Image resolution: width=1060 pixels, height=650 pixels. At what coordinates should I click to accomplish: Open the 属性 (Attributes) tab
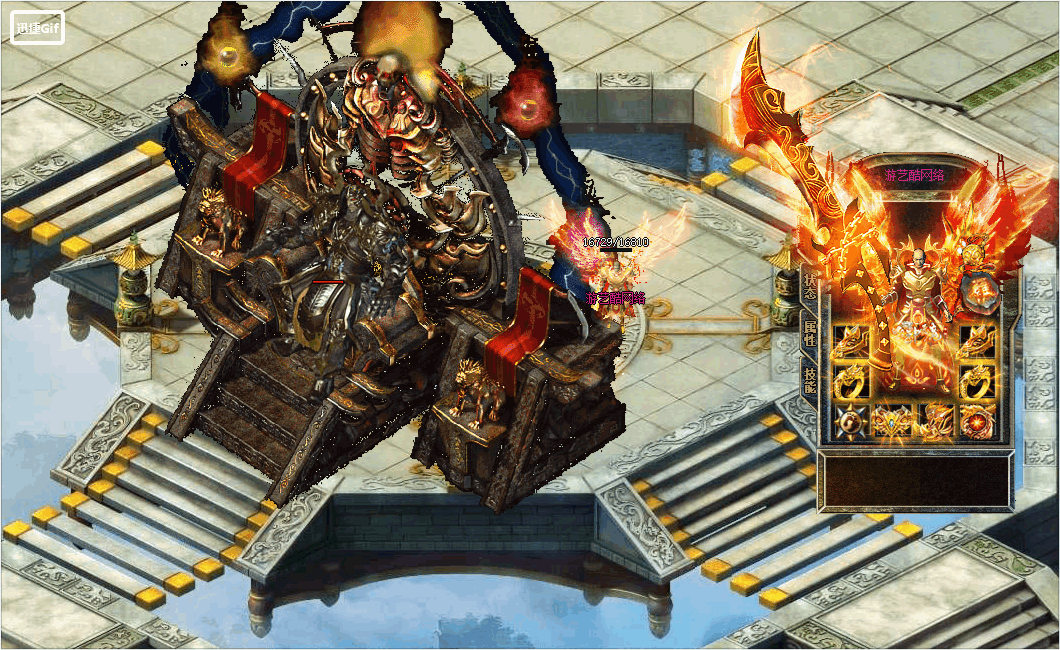pyautogui.click(x=809, y=334)
